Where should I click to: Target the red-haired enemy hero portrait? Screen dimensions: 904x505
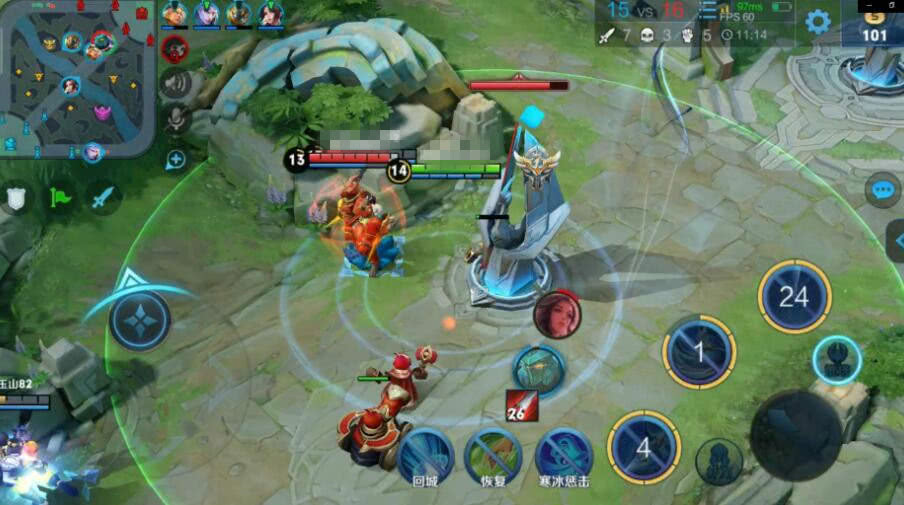pyautogui.click(x=557, y=315)
